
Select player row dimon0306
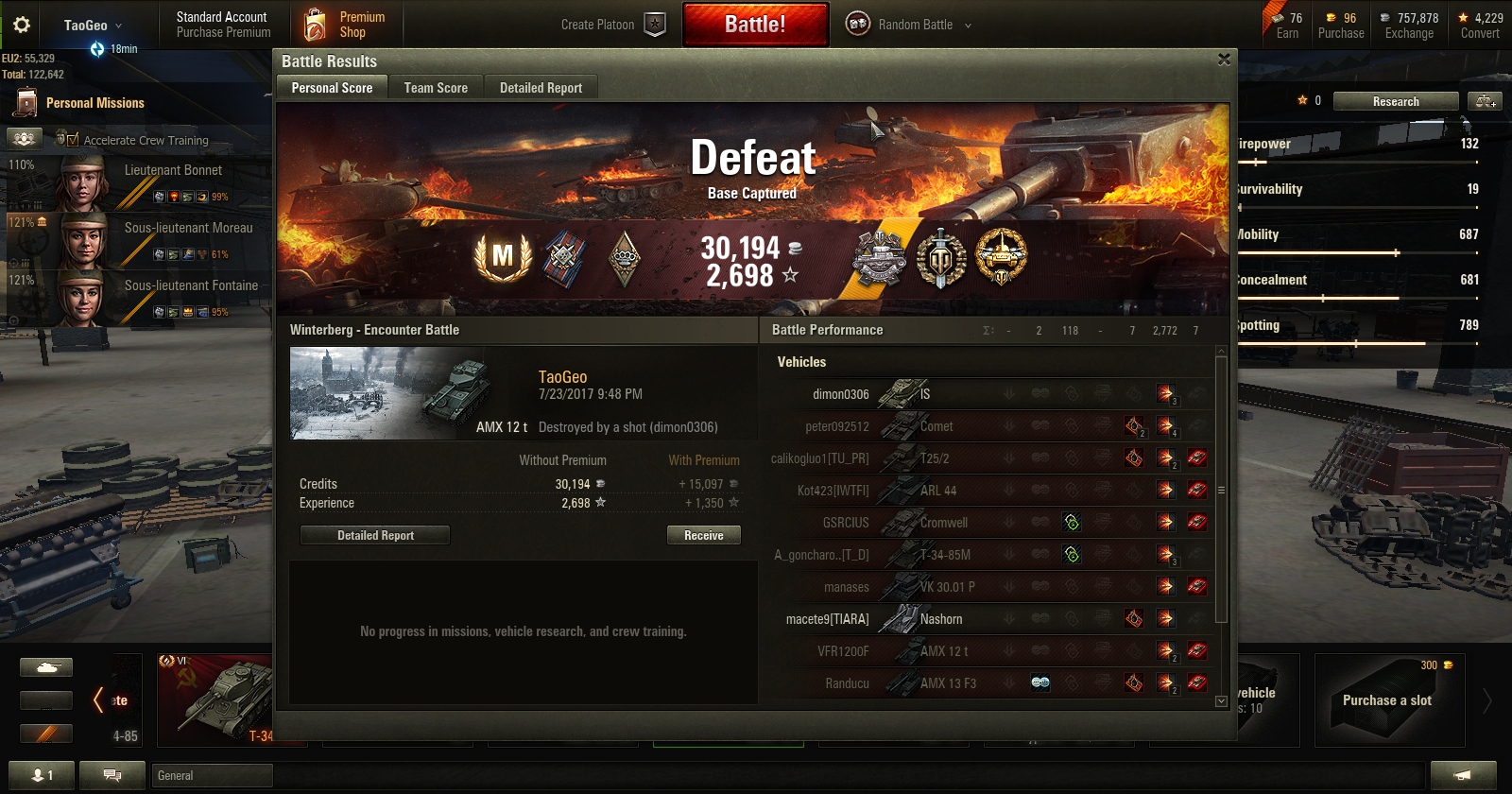pos(841,394)
